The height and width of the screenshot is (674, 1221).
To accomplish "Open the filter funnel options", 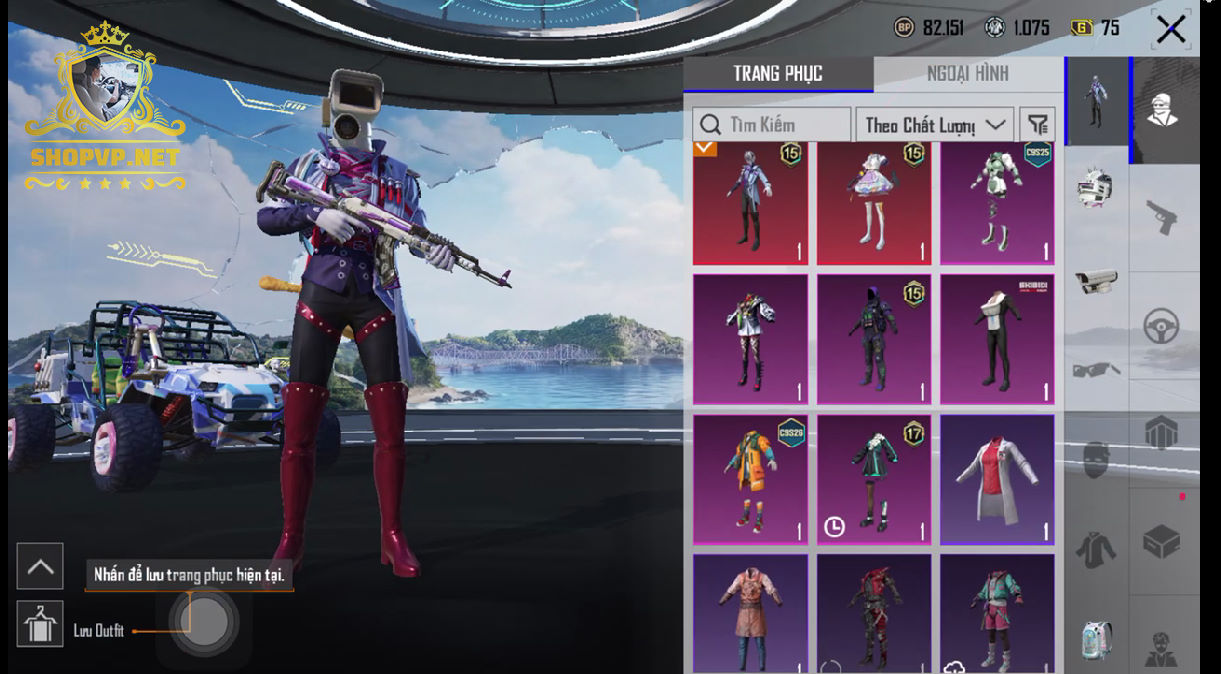I will tap(1038, 125).
